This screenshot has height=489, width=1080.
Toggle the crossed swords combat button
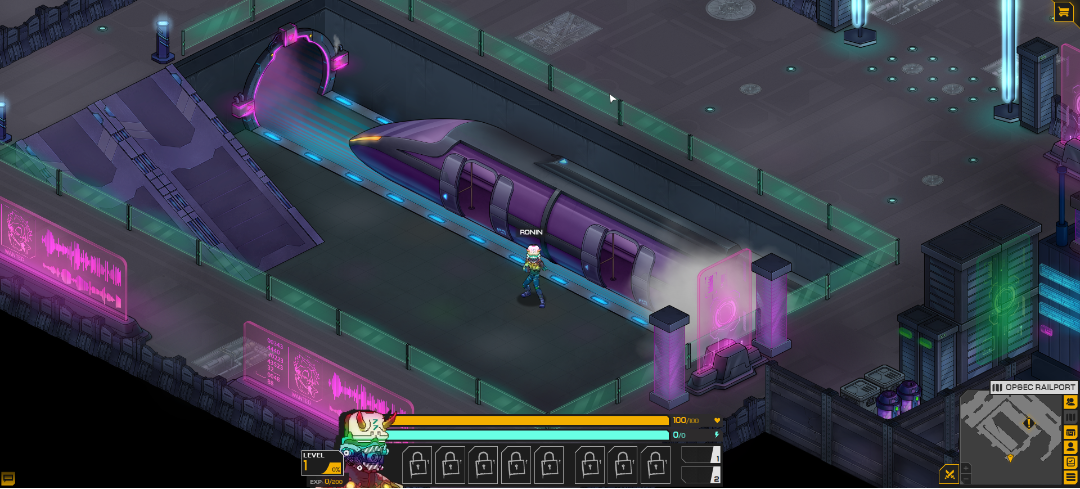coord(950,473)
